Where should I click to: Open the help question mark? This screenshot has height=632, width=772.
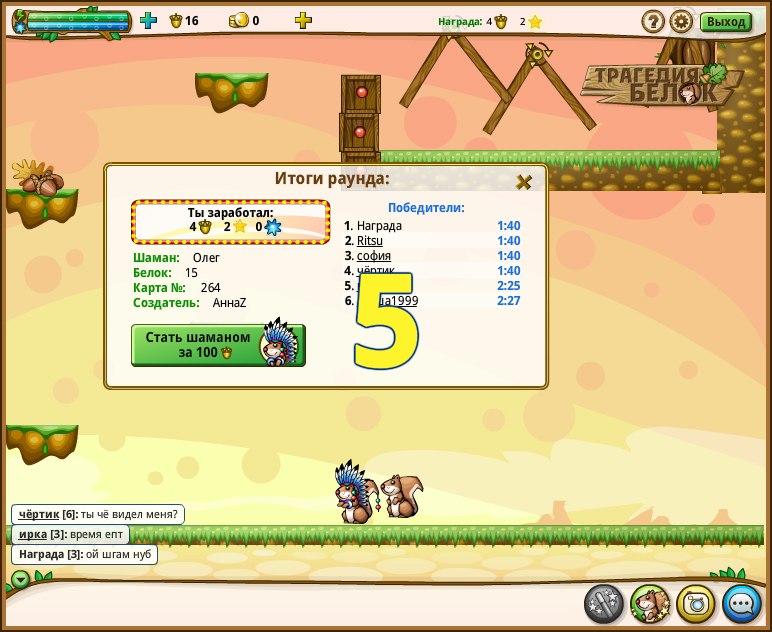click(x=653, y=21)
